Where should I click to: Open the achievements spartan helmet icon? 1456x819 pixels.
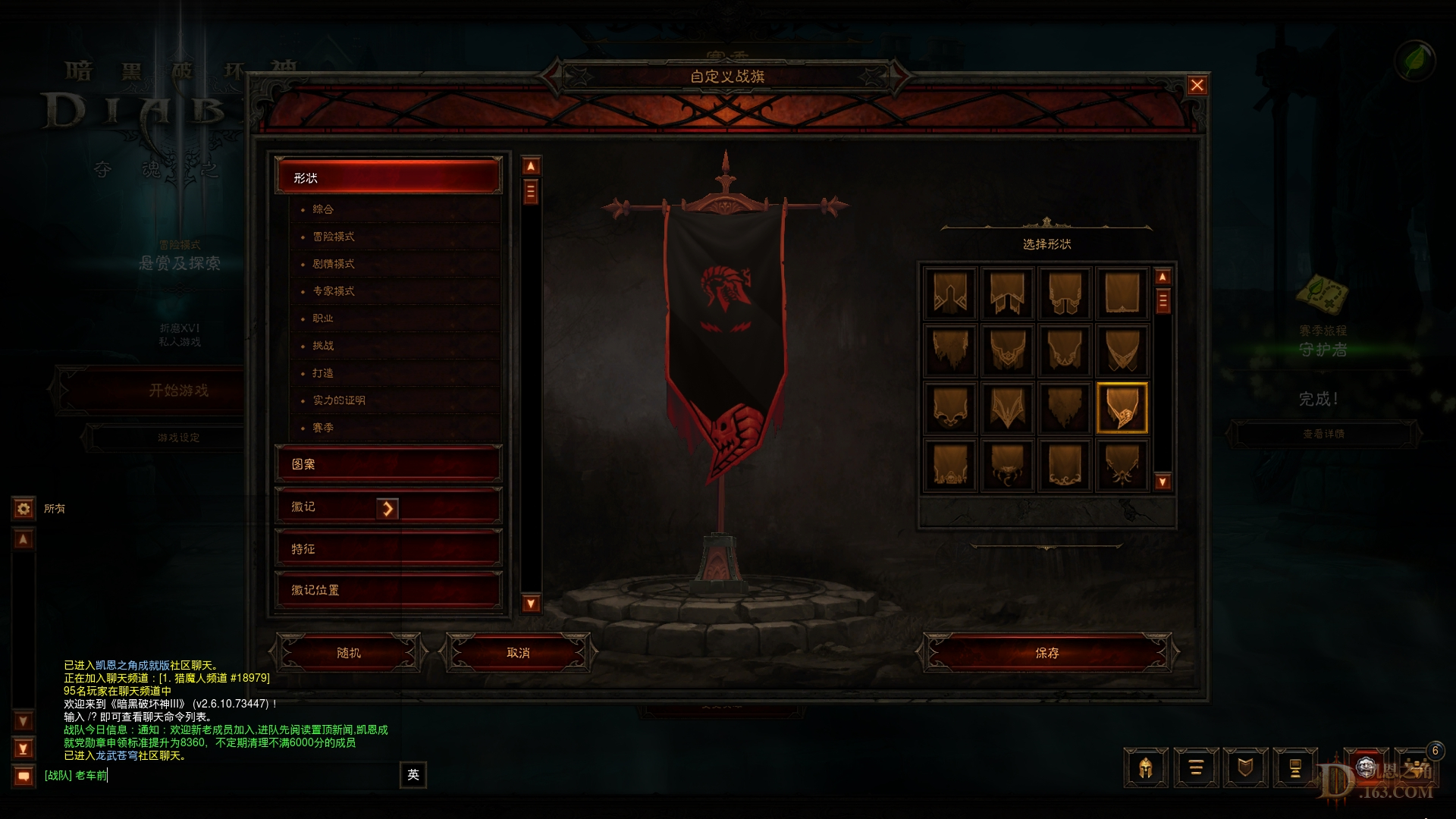pos(1145,767)
